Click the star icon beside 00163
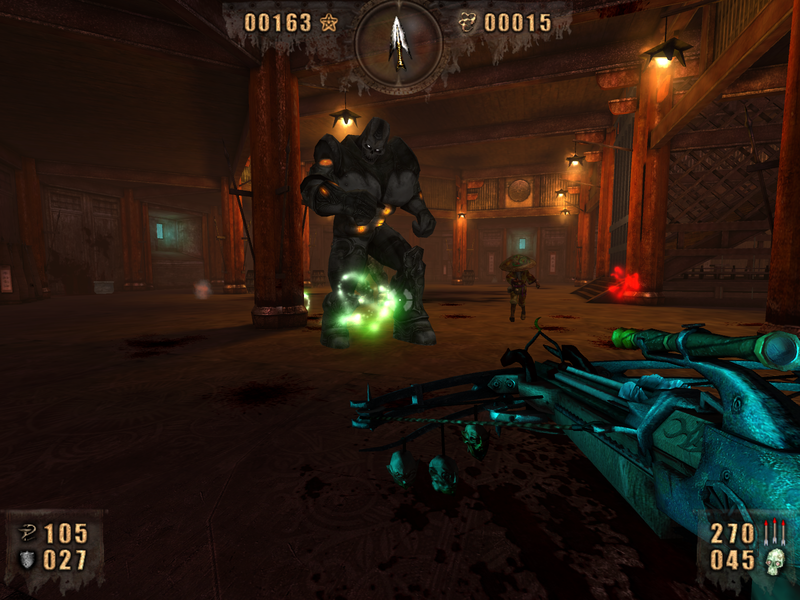The width and height of the screenshot is (800, 600). point(328,22)
